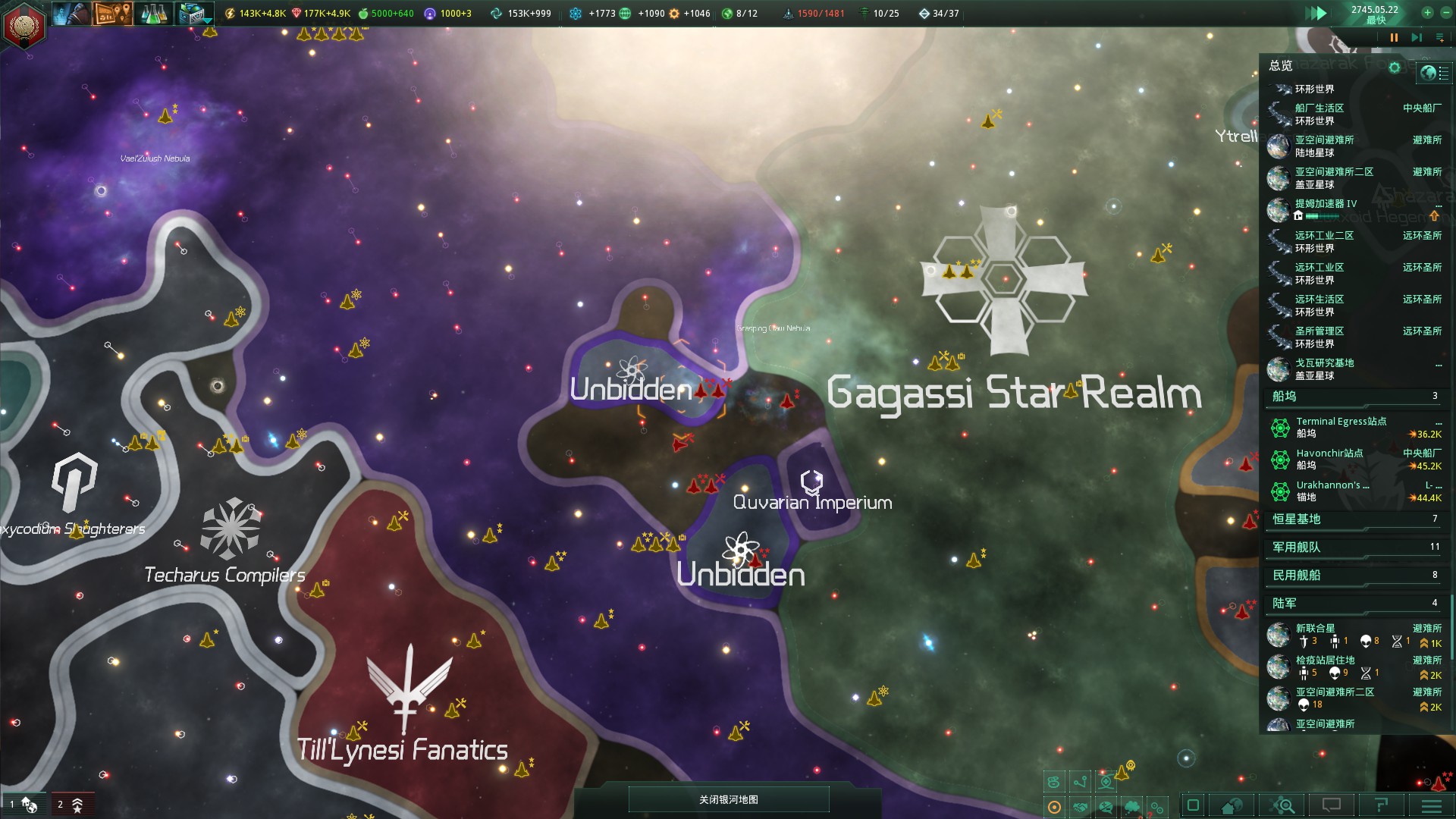Switch outliner to globe view

(1428, 73)
